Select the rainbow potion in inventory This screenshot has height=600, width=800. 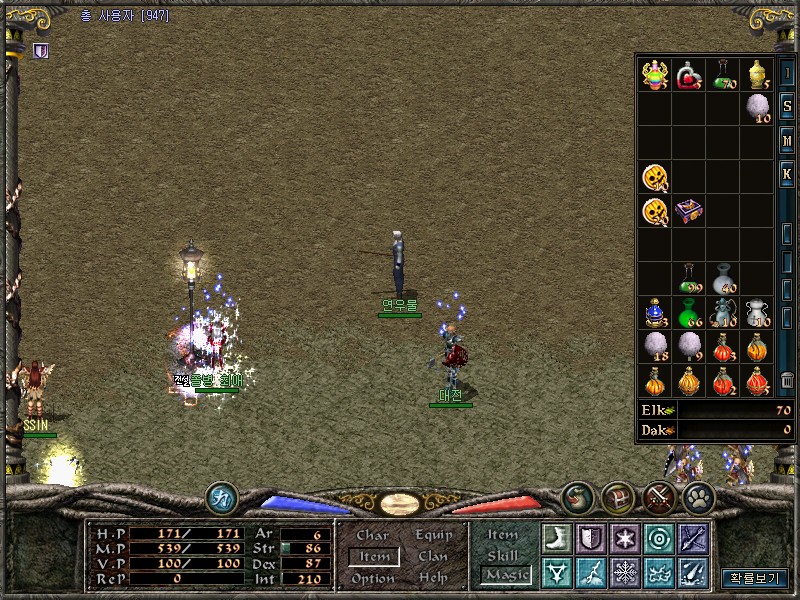655,75
